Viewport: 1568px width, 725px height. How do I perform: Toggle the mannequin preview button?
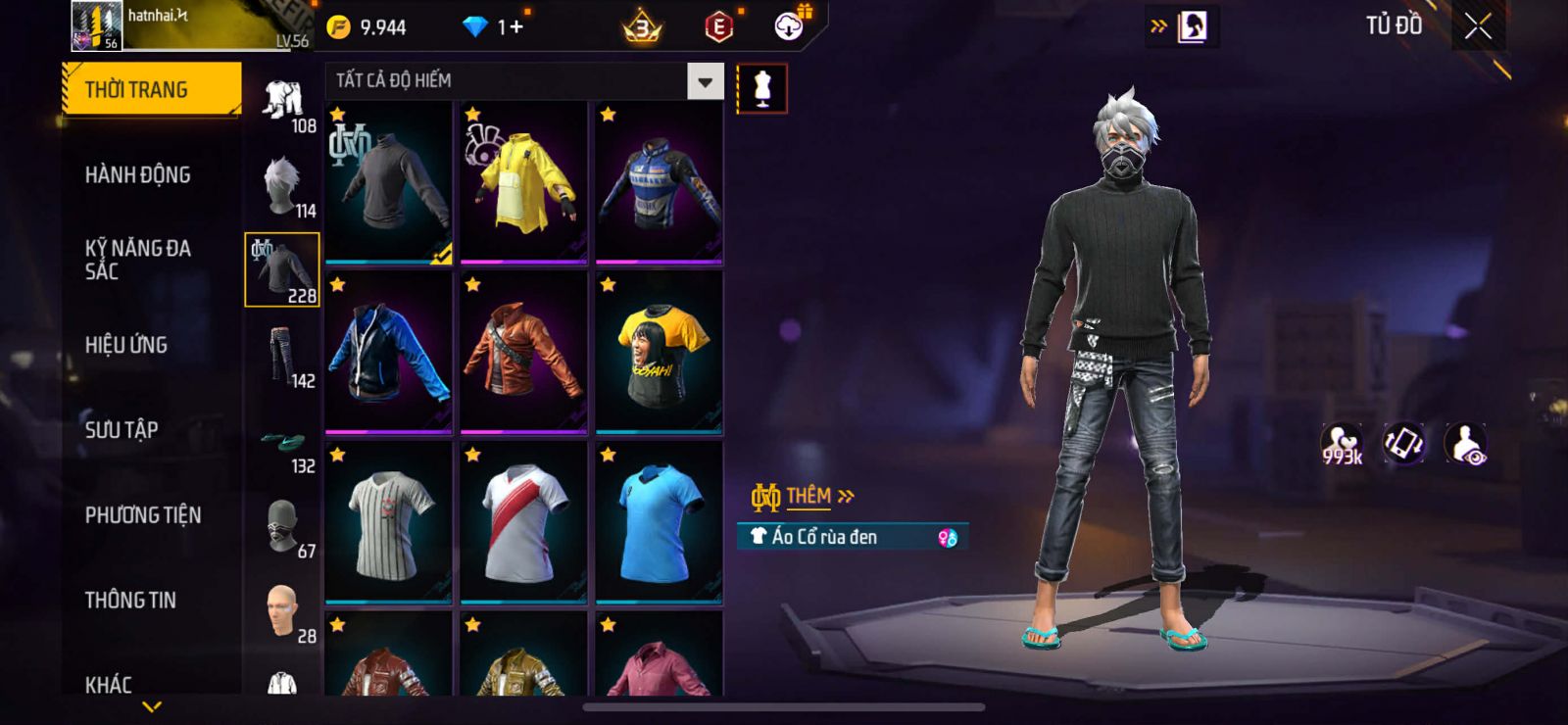[761, 89]
